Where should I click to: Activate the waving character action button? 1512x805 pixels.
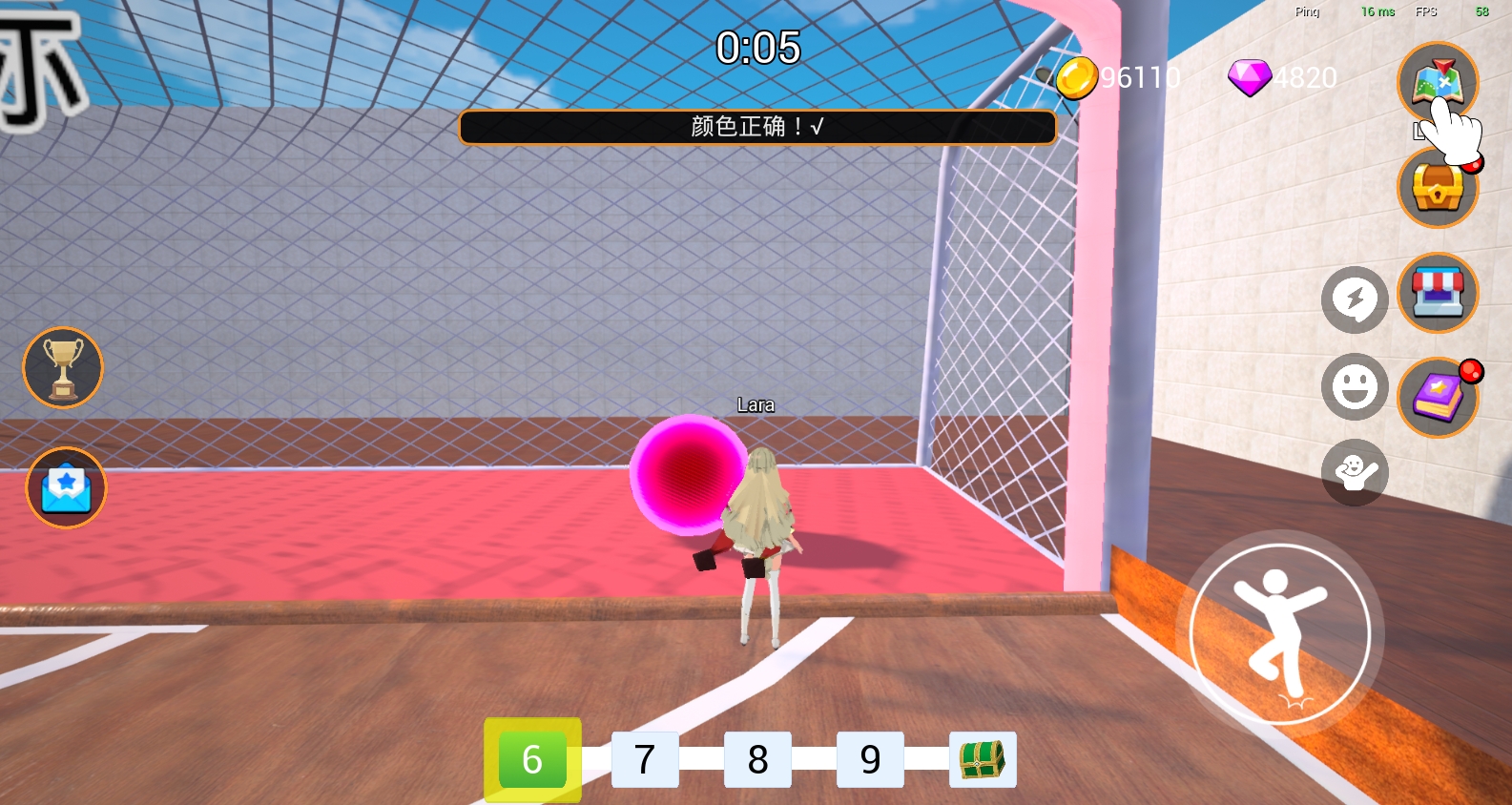point(1354,472)
